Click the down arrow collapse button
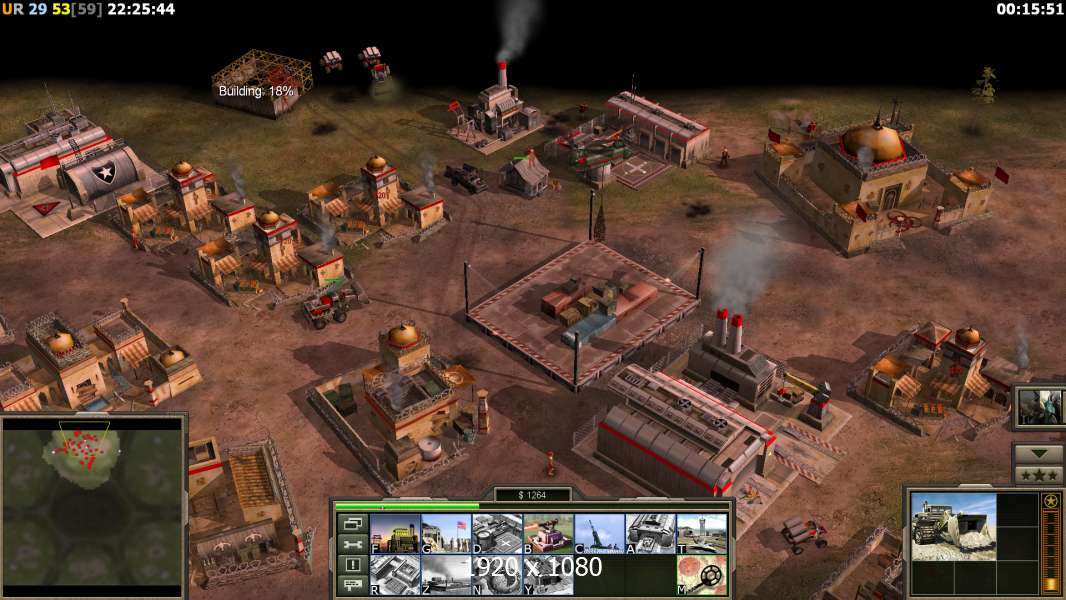The image size is (1066, 600). click(x=1038, y=454)
